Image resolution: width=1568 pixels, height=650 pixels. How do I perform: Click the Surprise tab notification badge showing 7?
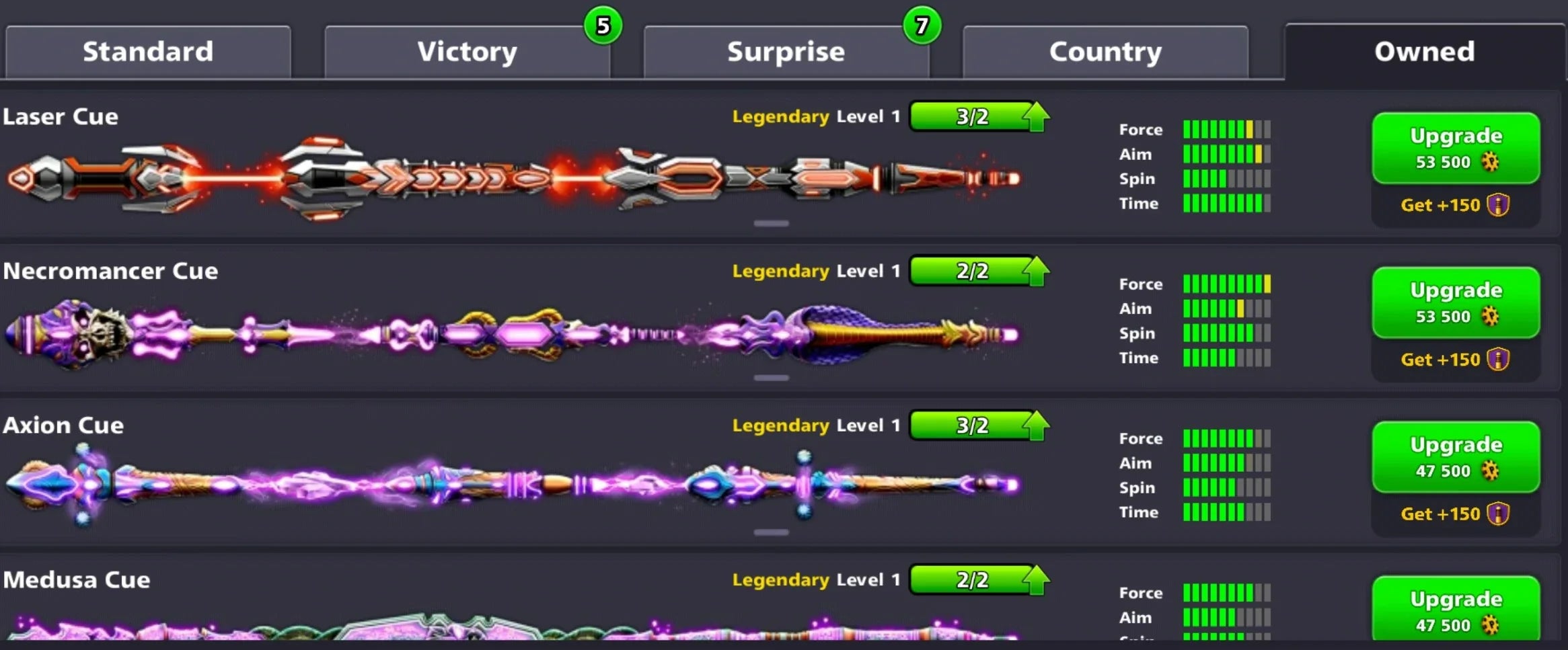coord(922,24)
